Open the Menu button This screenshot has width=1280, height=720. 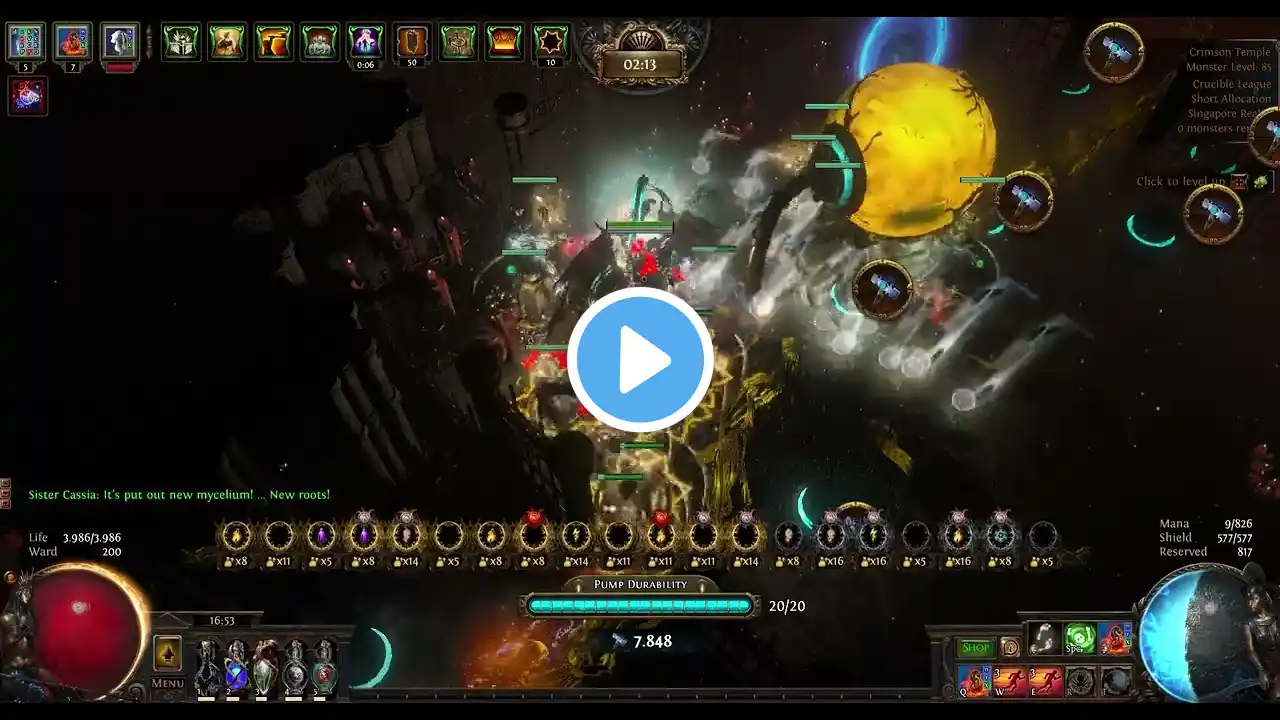point(167,683)
